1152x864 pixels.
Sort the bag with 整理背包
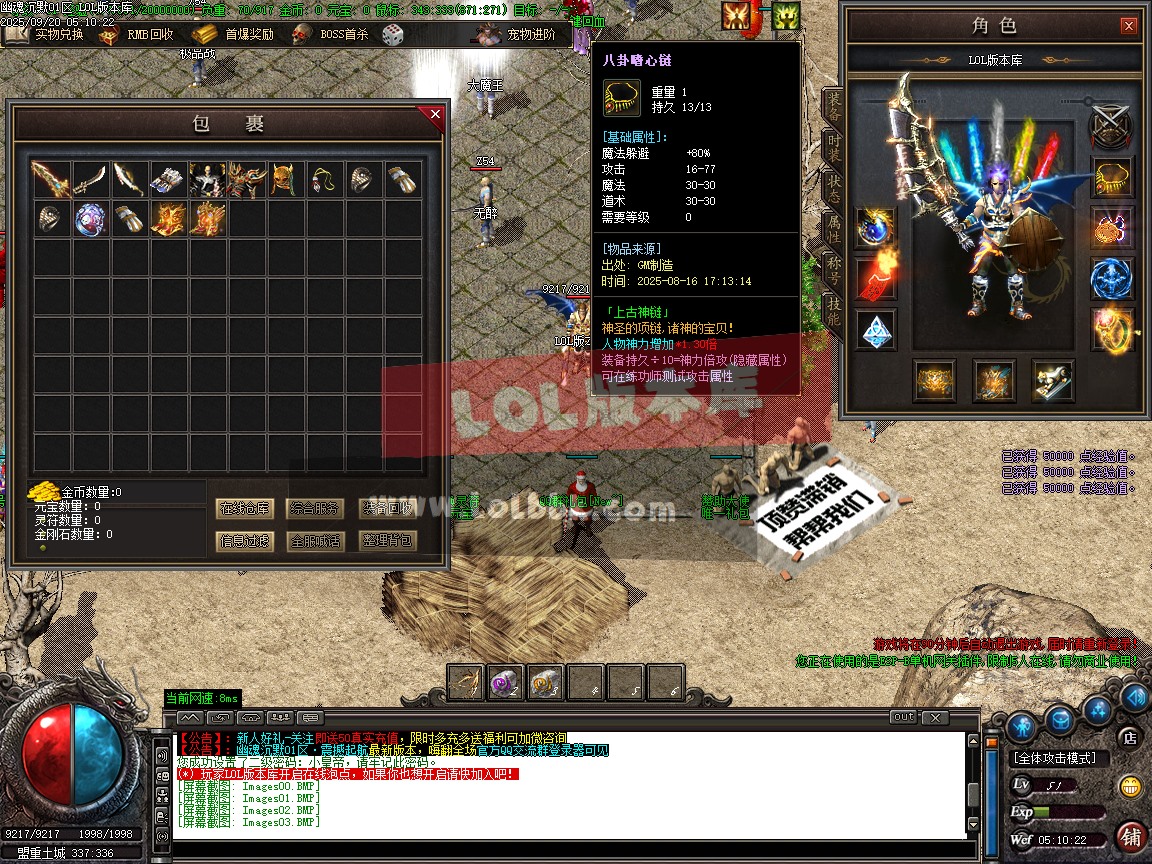pyautogui.click(x=386, y=541)
